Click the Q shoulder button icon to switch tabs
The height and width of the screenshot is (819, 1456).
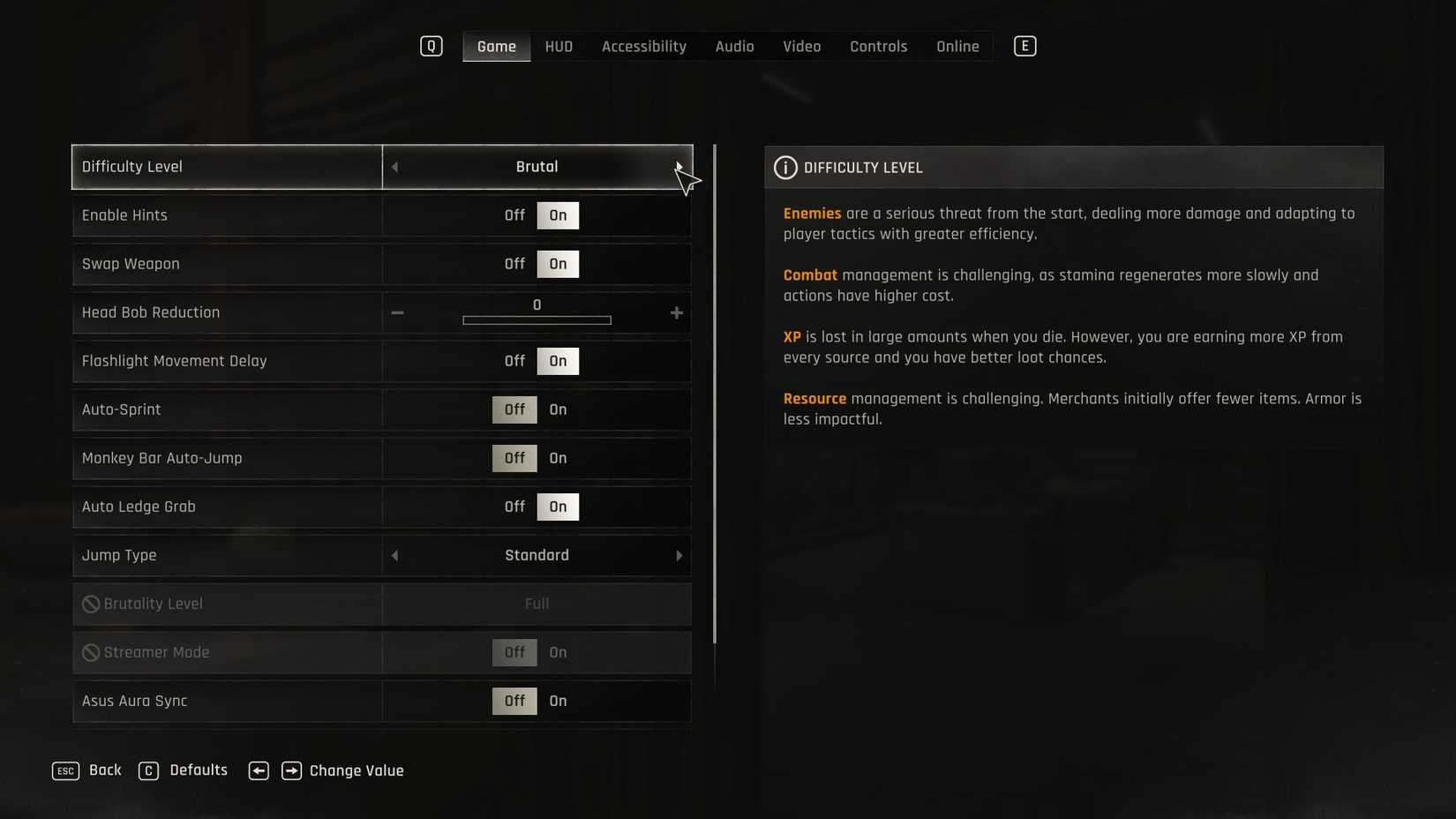pos(432,46)
